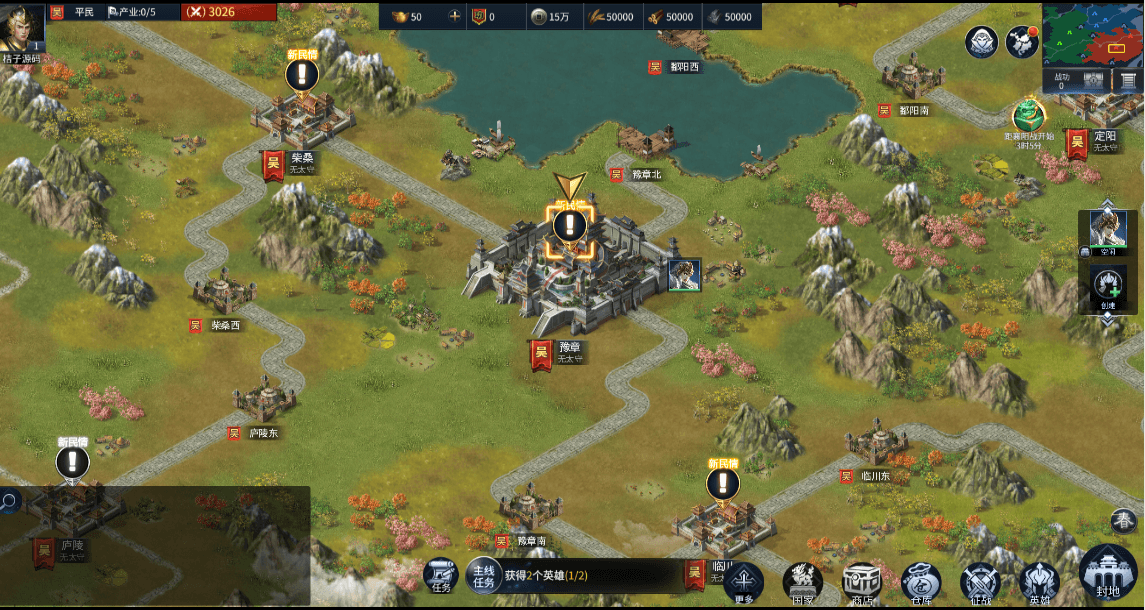1145x610 pixels.
Task: Open the hooded figure icon near minimap
Action: (981, 42)
